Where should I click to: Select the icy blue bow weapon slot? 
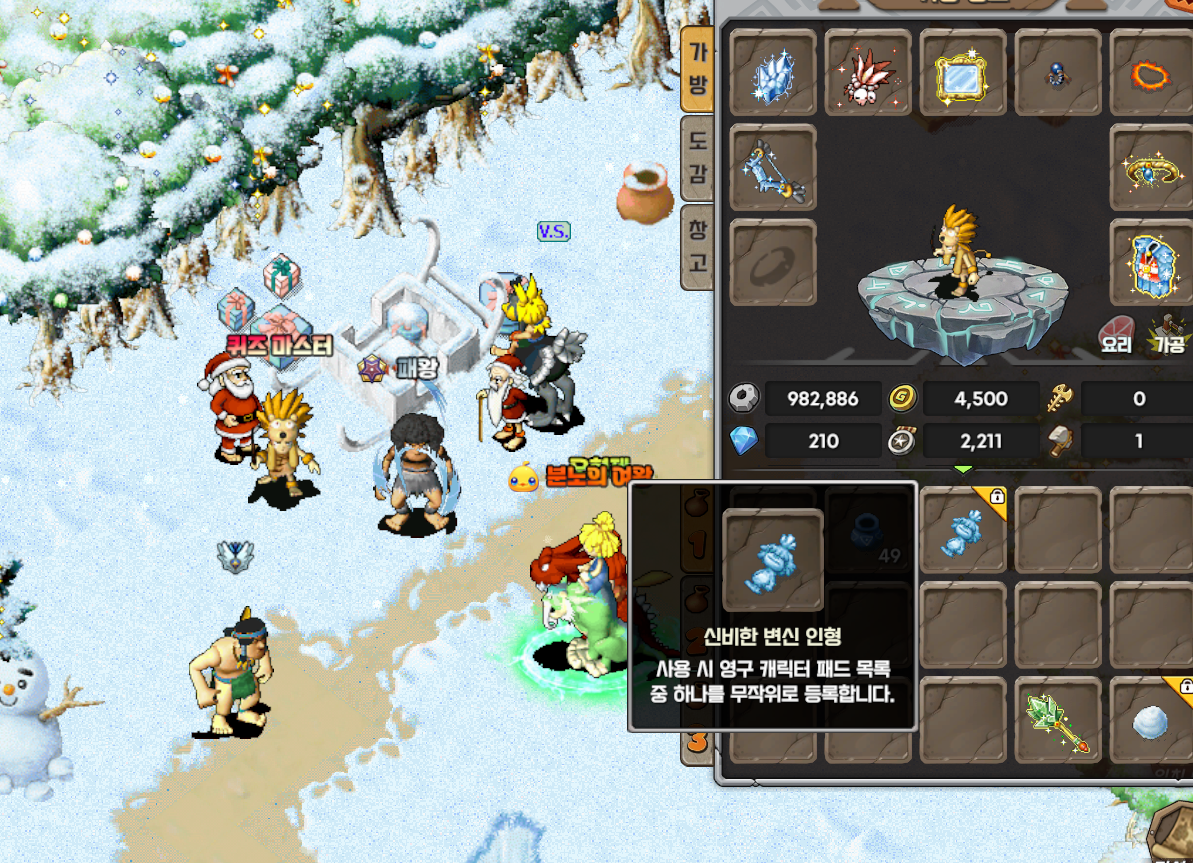(x=773, y=167)
